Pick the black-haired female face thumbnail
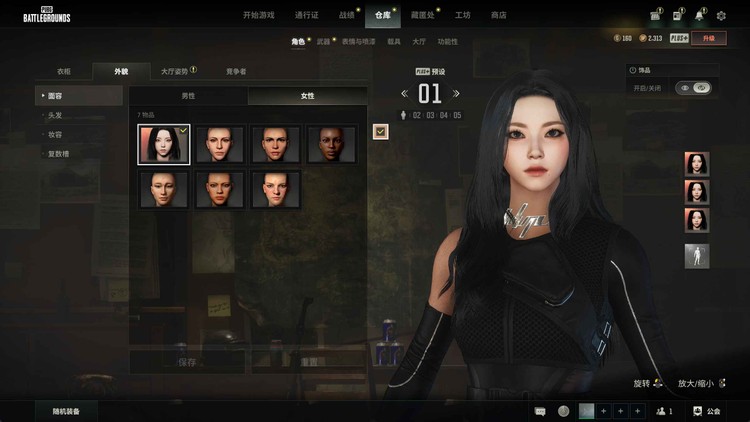The width and height of the screenshot is (750, 422). click(163, 144)
